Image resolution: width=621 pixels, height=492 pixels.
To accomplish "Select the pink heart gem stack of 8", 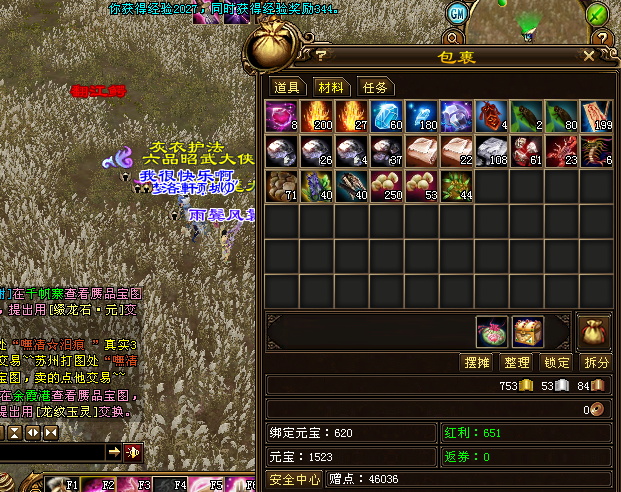I will [282, 117].
